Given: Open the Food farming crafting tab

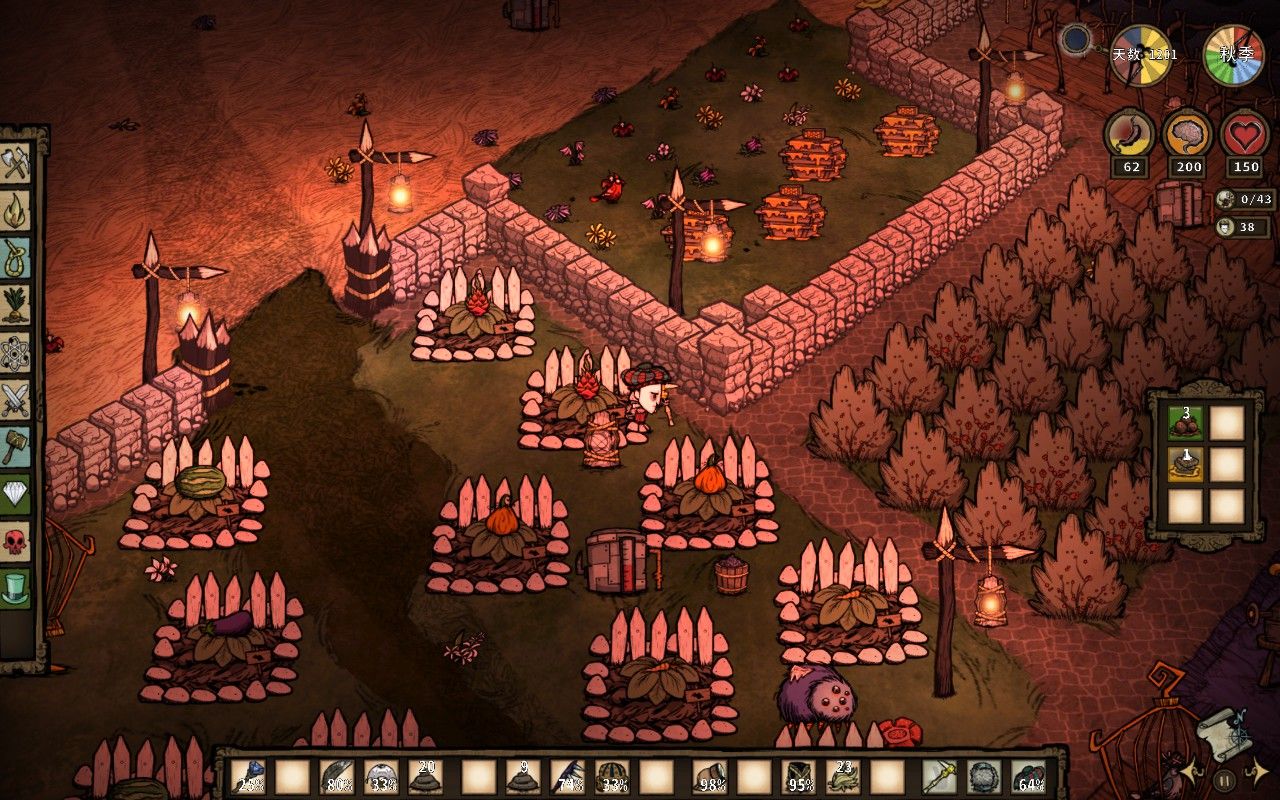Looking at the screenshot, I should click(x=17, y=304).
